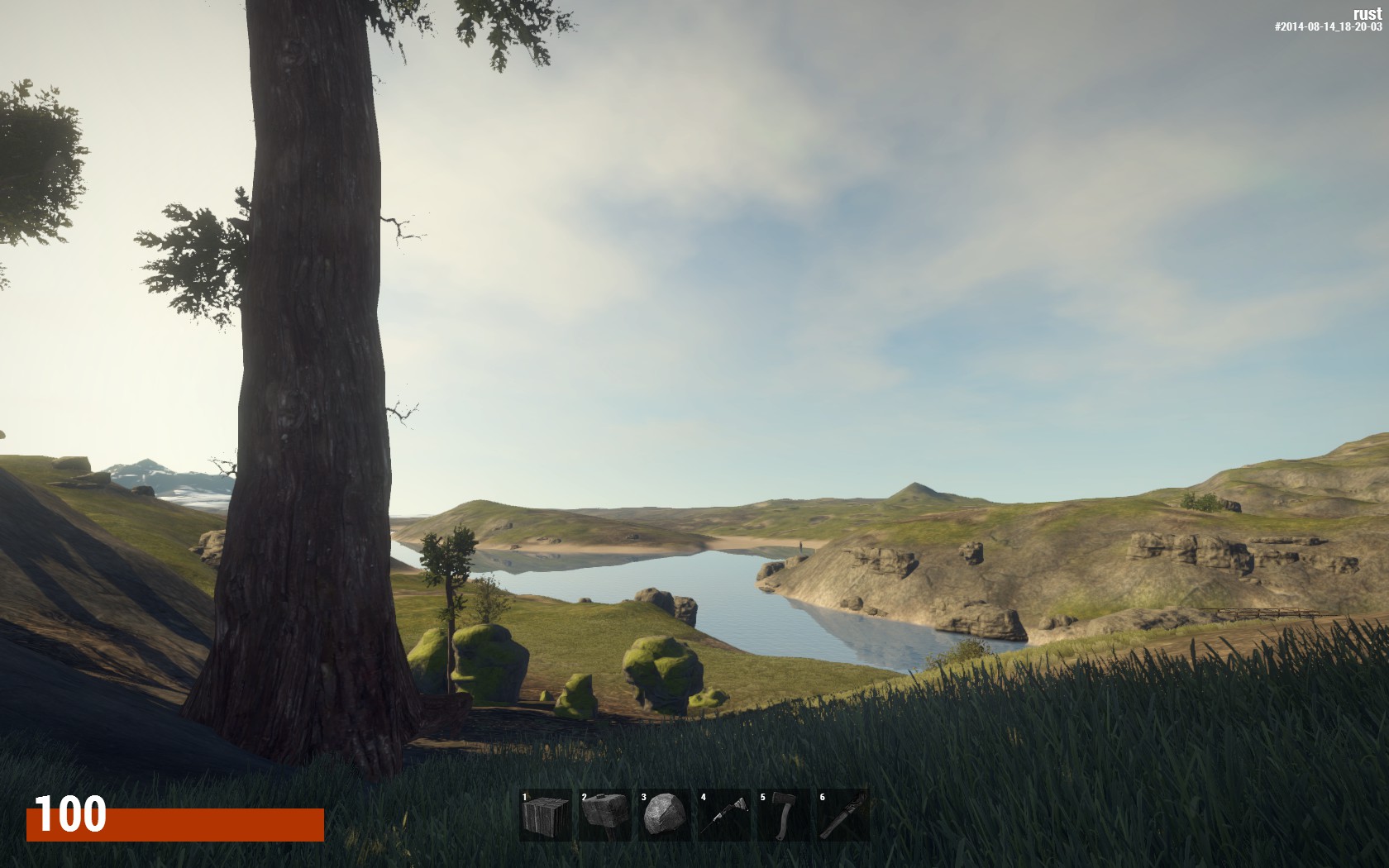
Task: Select the wooden block in hotbar slot 1
Action: tap(546, 815)
